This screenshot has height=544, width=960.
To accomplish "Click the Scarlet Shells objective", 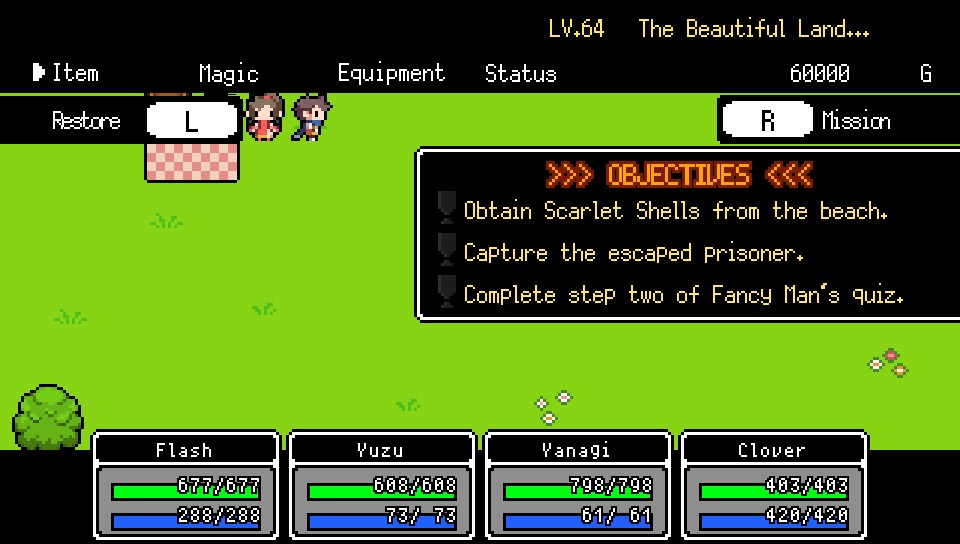I will point(675,211).
